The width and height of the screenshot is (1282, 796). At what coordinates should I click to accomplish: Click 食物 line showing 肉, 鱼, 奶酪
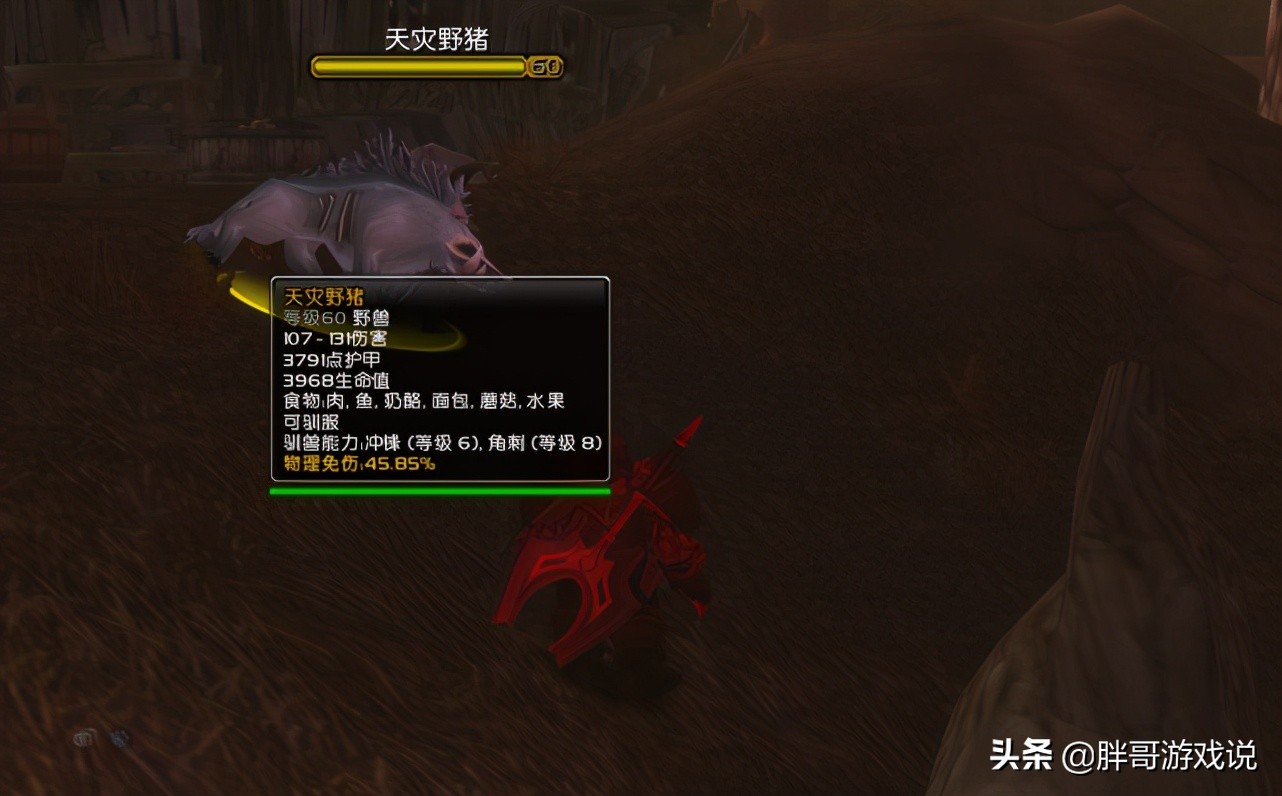420,401
